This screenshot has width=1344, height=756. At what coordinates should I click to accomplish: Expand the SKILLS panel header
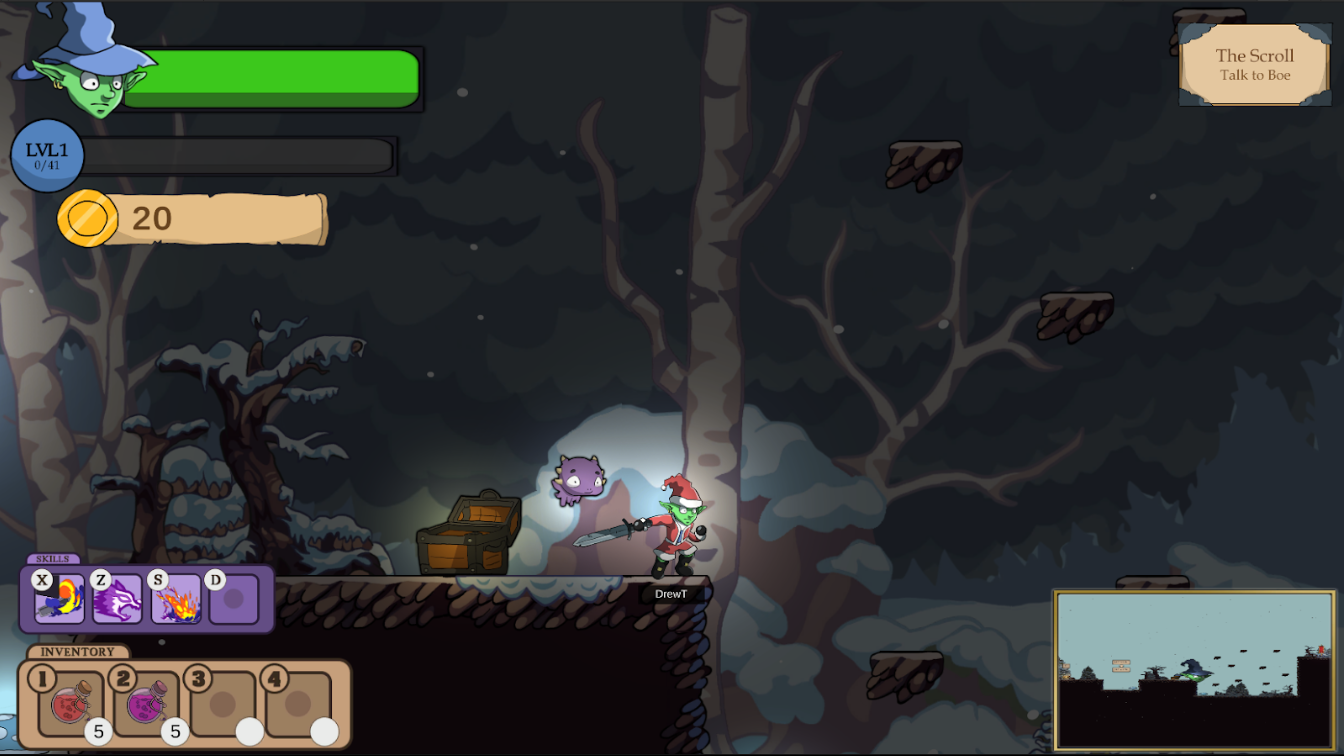click(x=55, y=560)
